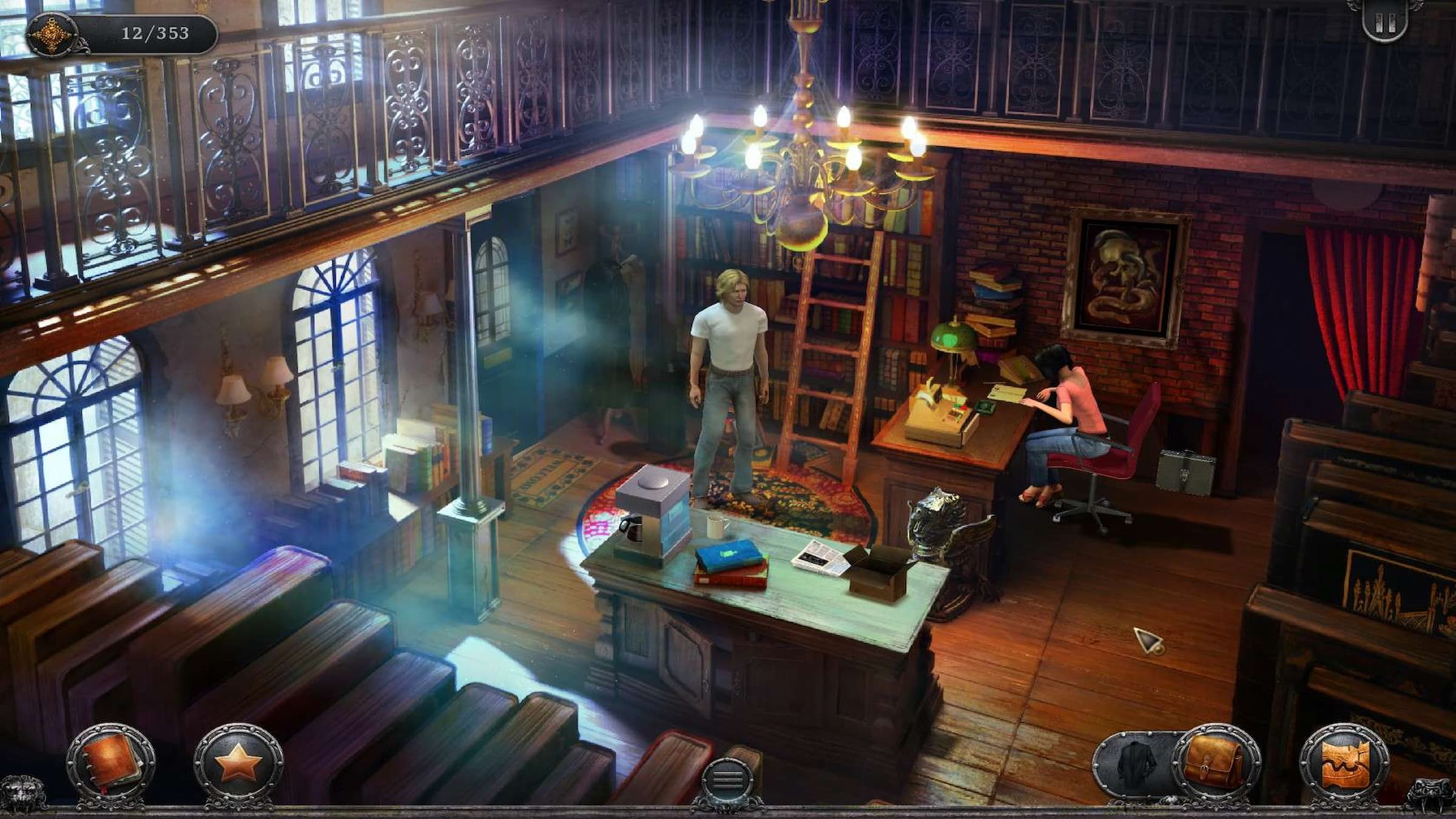Pause the game with the pause button
Viewport: 1456px width, 819px height.
1385,24
